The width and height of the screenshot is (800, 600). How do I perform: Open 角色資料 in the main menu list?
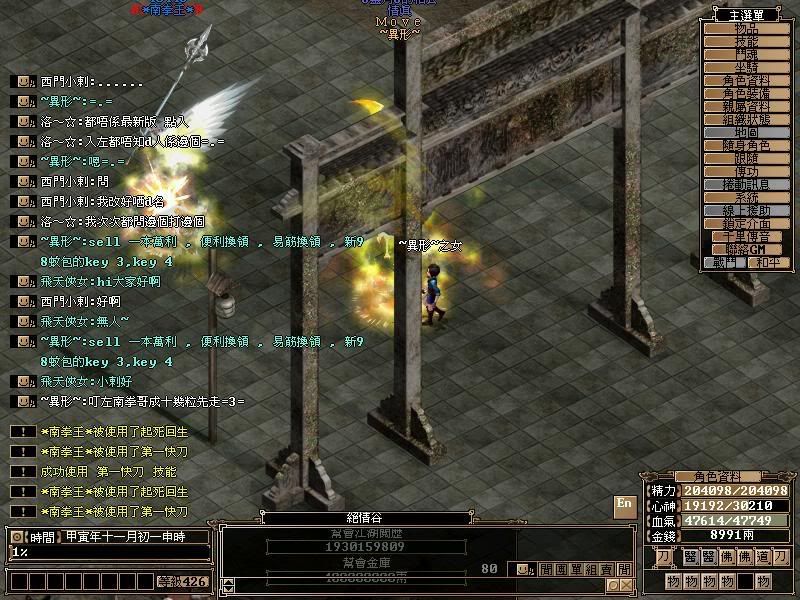[747, 80]
